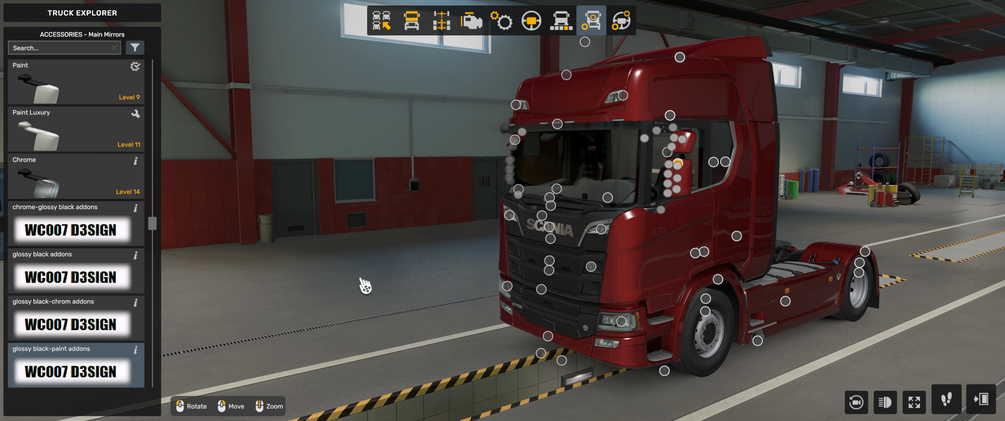The width and height of the screenshot is (1005, 421).
Task: Open the accessory filter funnel button
Action: point(135,48)
